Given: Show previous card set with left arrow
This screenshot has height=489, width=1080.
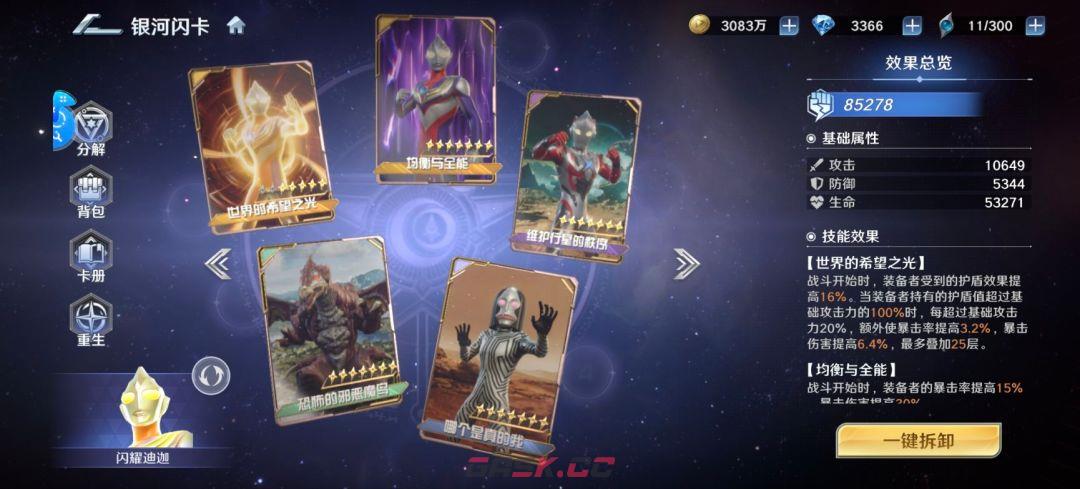Looking at the screenshot, I should (x=218, y=264).
